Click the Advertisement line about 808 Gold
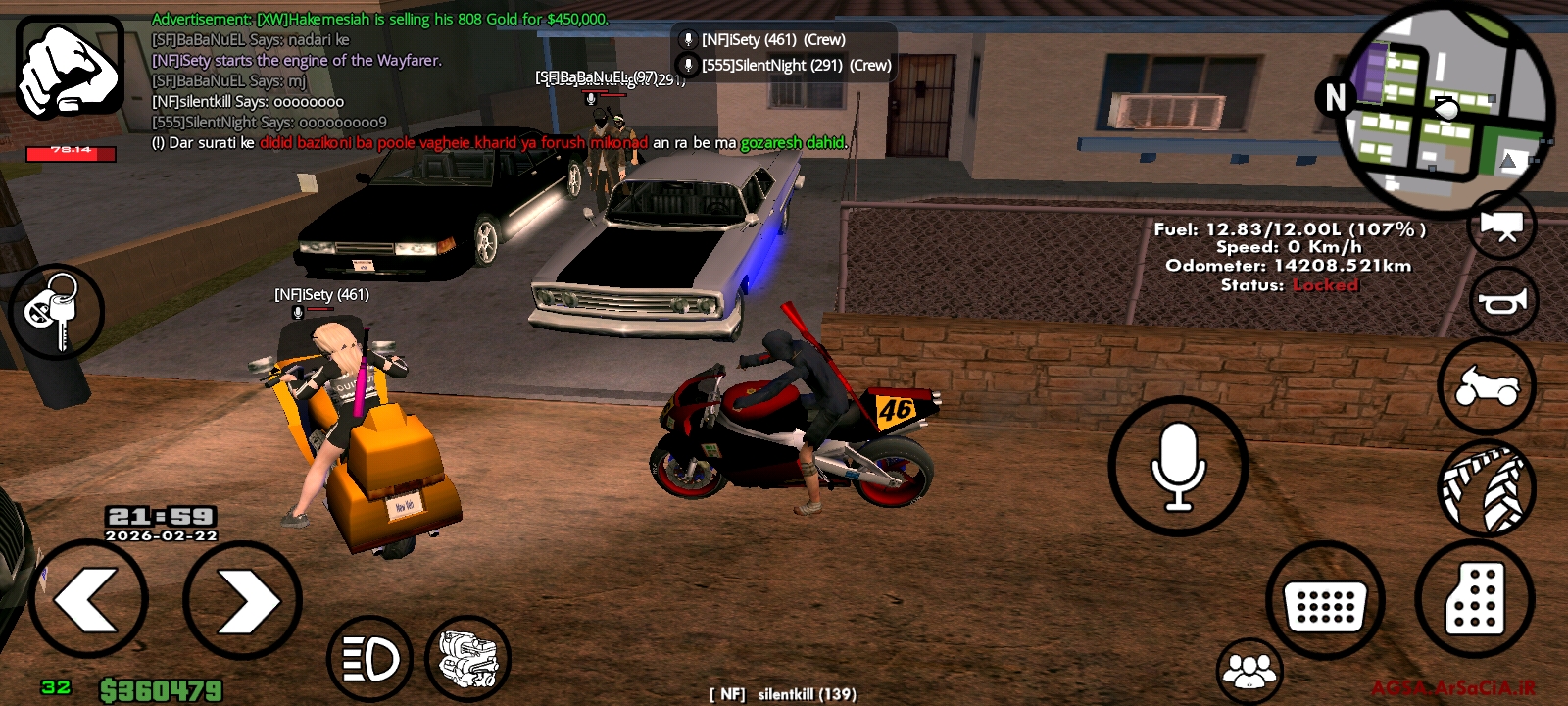Screen dimensions: 1568x706 [x=380, y=17]
